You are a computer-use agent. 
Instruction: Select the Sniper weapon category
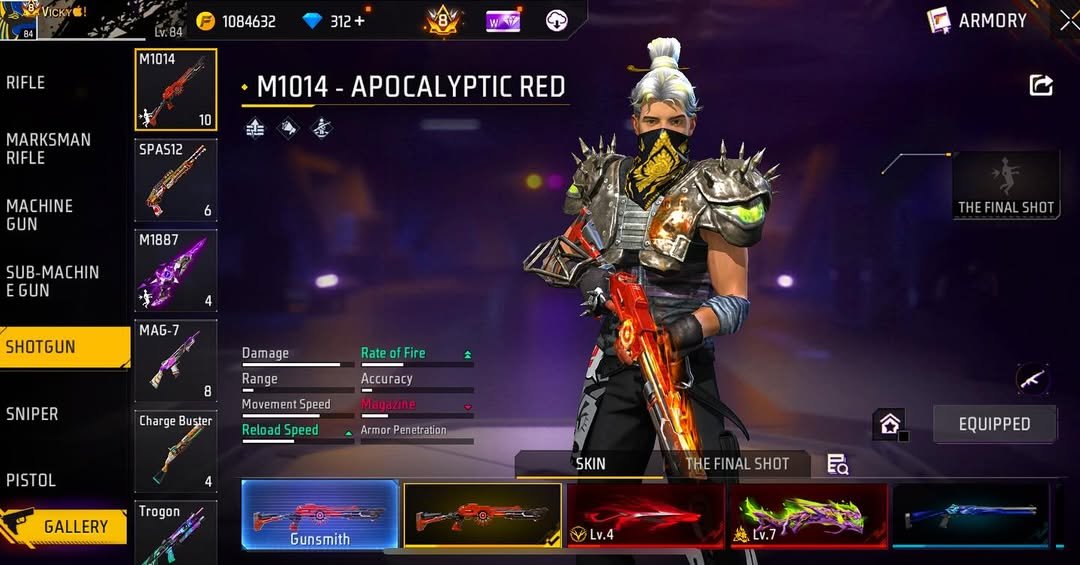pos(32,414)
